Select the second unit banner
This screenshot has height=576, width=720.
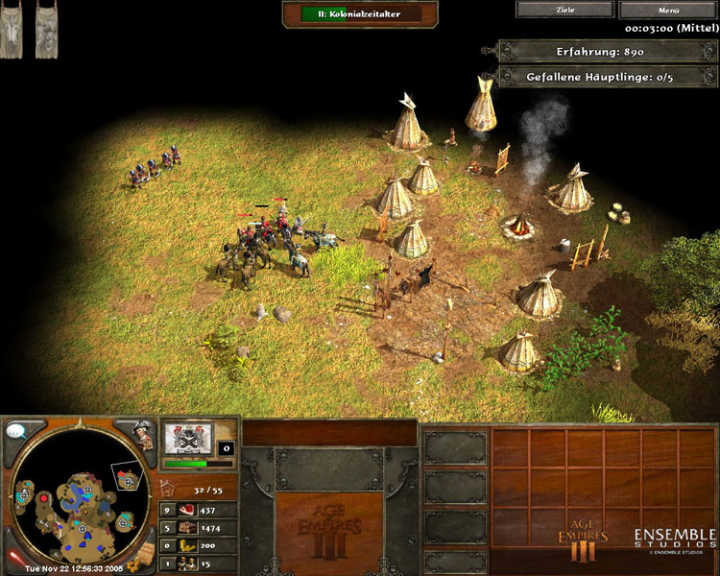point(46,31)
